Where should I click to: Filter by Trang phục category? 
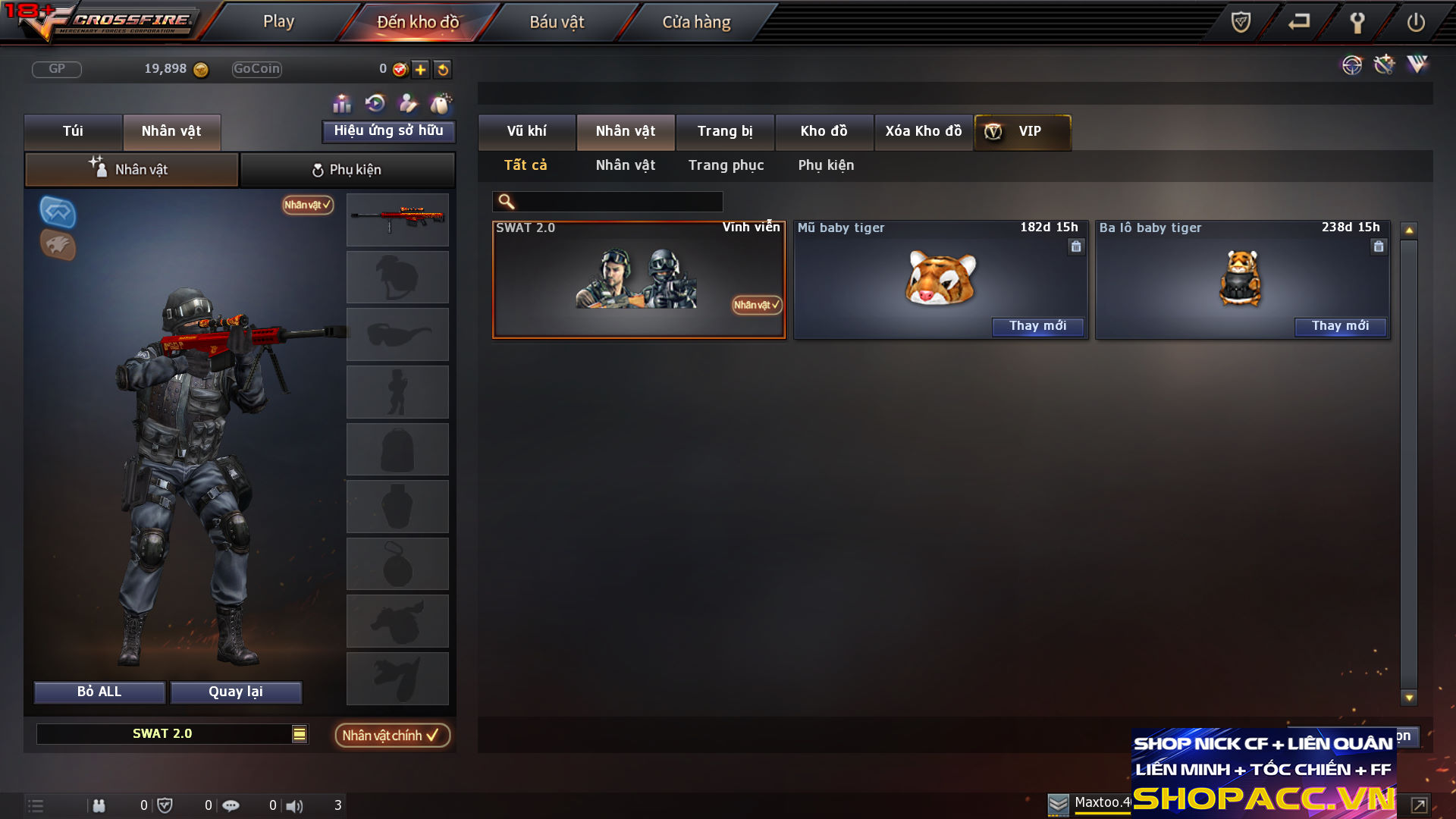click(x=726, y=165)
